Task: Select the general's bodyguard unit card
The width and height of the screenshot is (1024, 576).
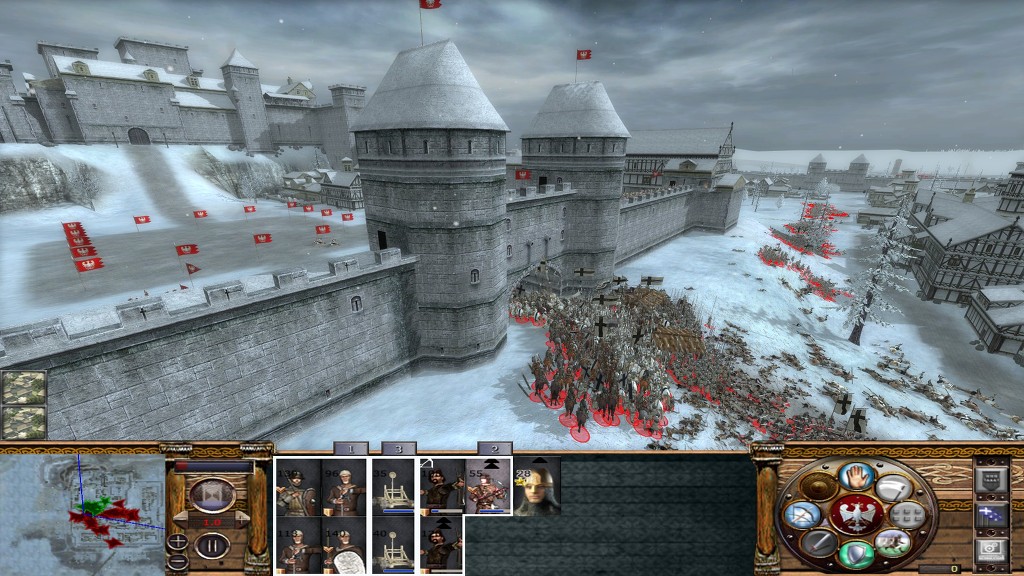Action: pyautogui.click(x=537, y=487)
